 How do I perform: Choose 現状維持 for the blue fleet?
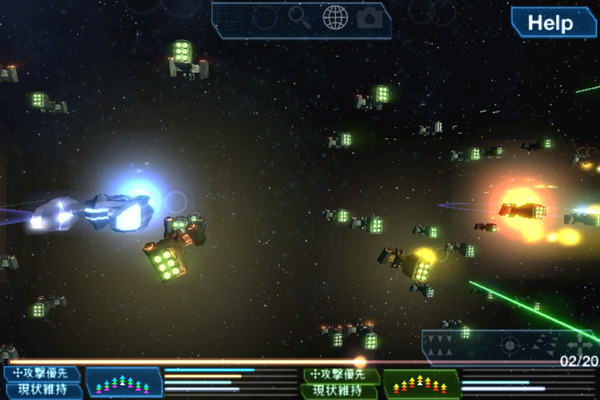click(41, 391)
